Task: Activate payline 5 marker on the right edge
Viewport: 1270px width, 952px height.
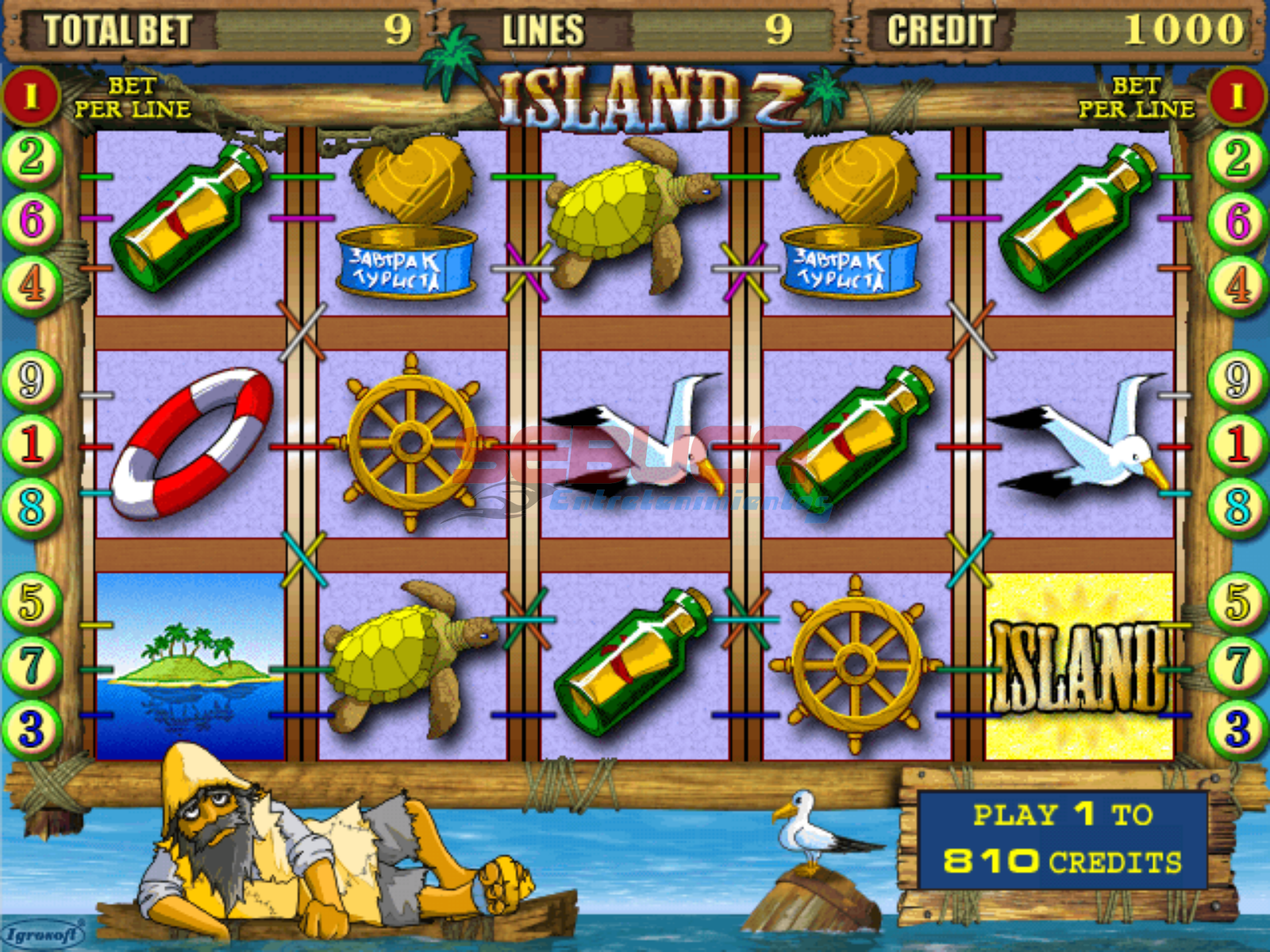Action: coord(1237,601)
